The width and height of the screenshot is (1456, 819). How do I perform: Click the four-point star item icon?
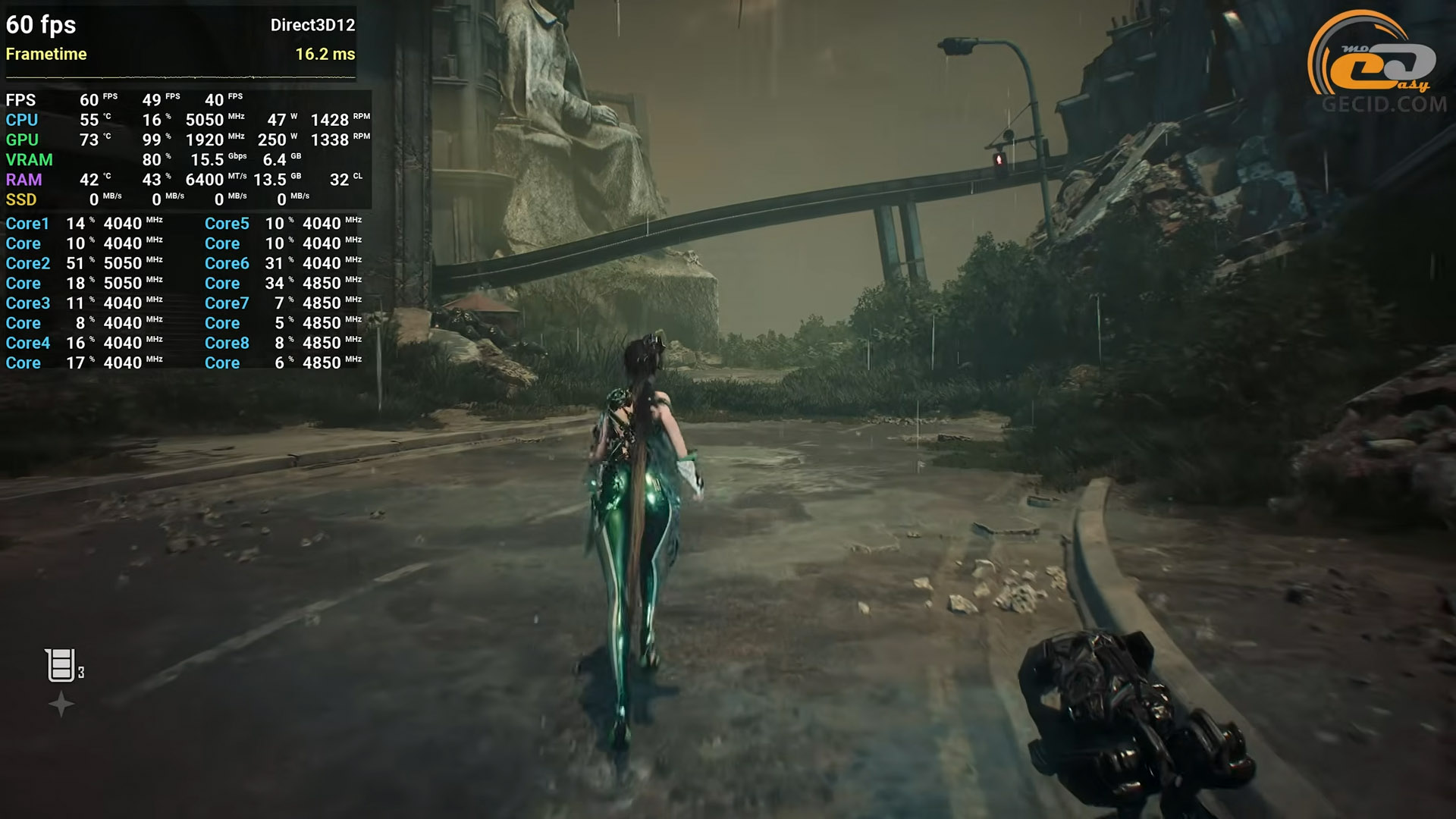coord(61,704)
